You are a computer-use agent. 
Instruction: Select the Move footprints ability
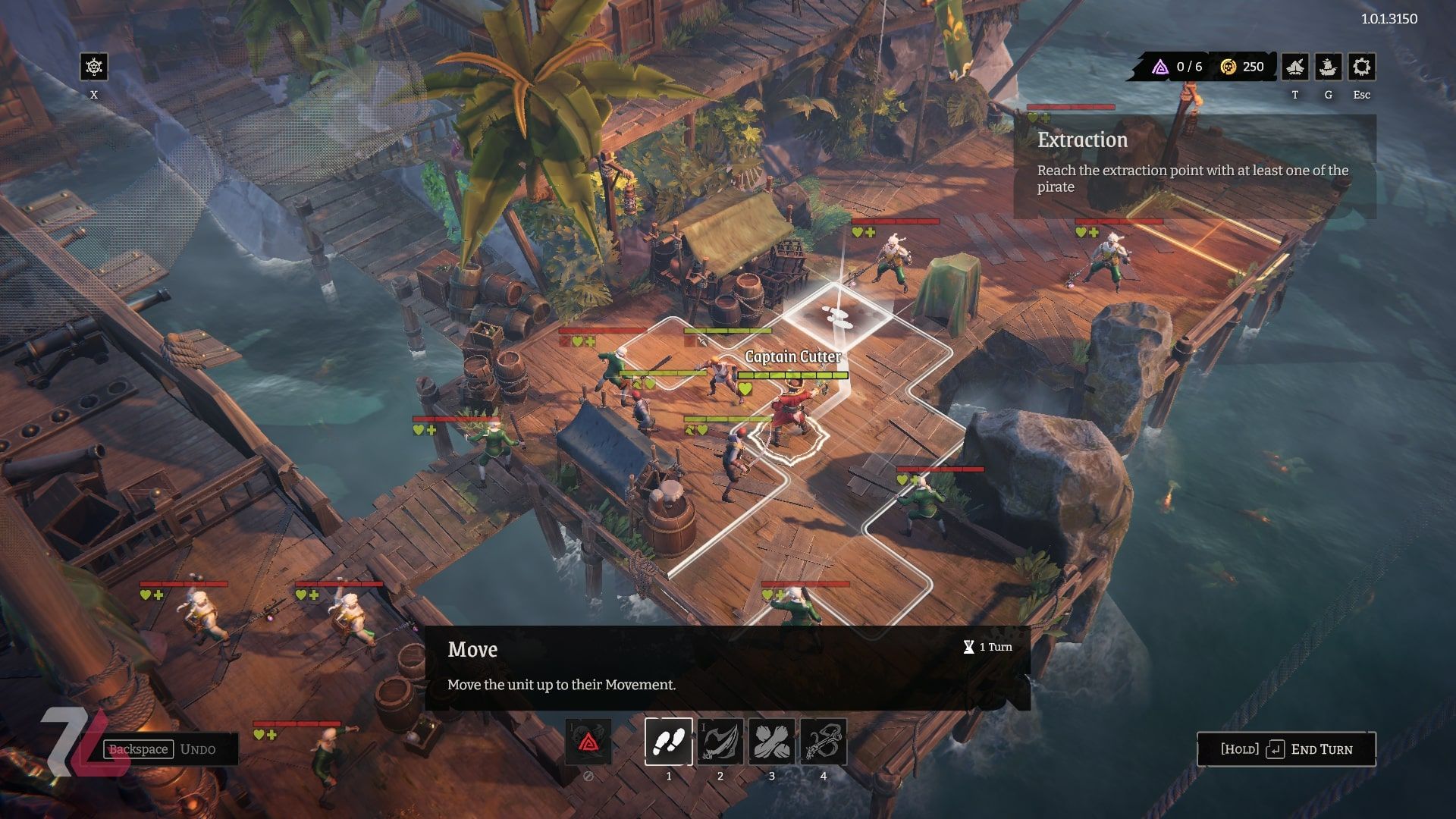pyautogui.click(x=668, y=741)
